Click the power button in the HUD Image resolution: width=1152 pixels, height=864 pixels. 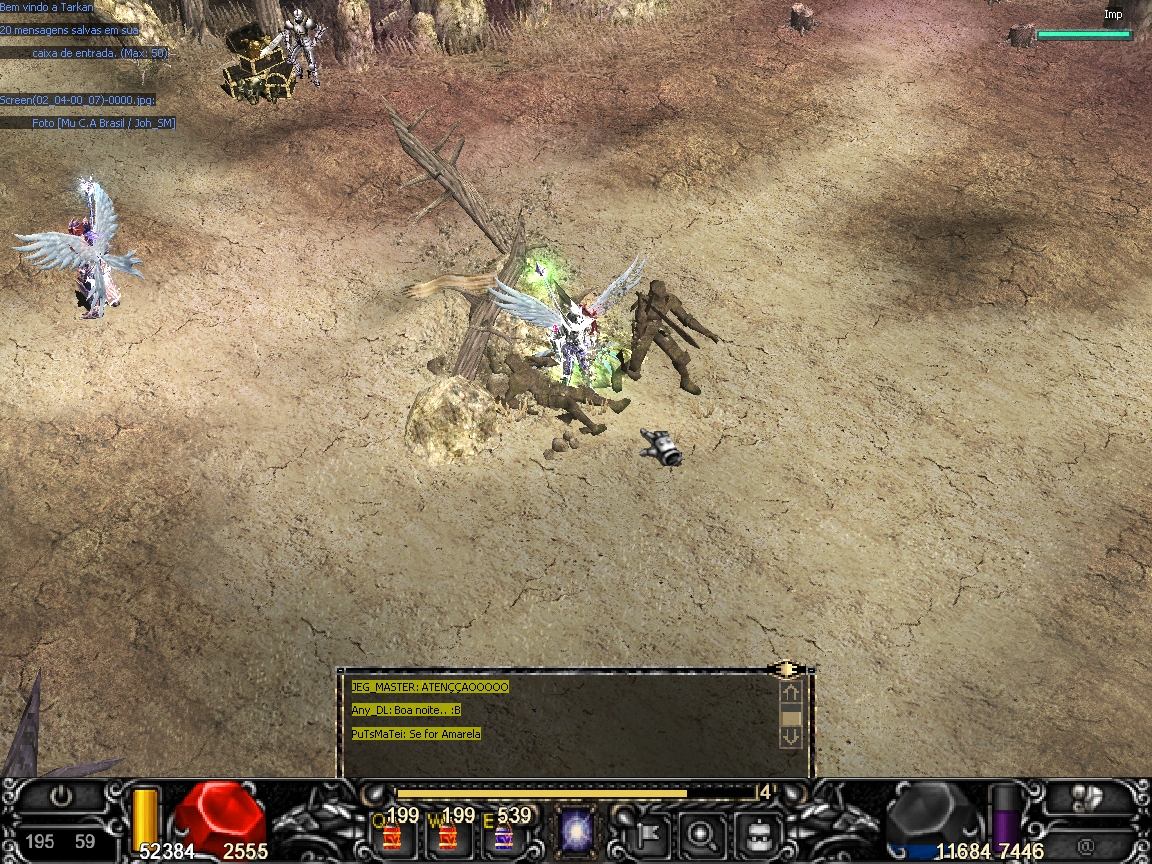point(62,797)
